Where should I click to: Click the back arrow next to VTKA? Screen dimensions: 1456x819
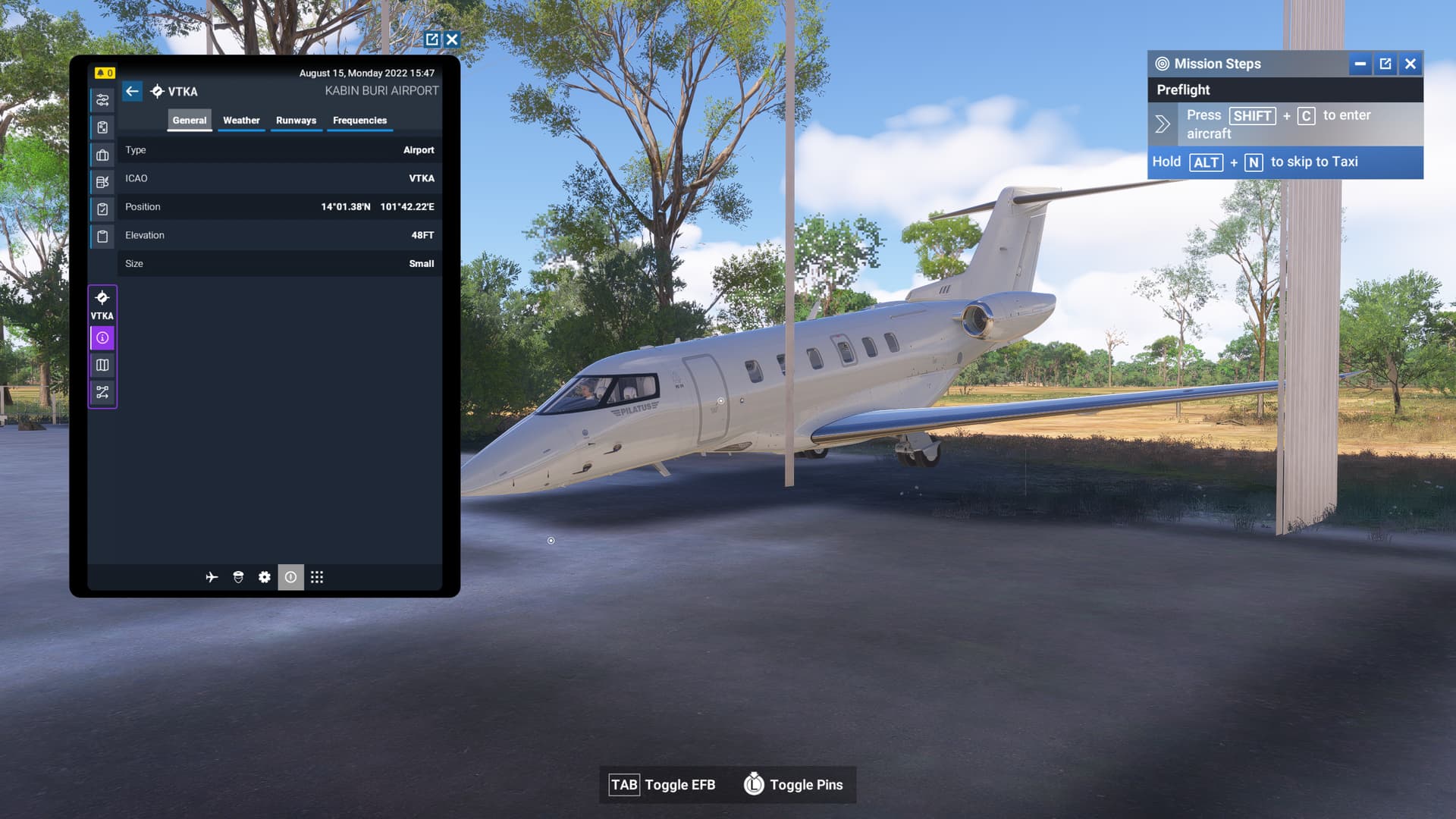pyautogui.click(x=133, y=91)
